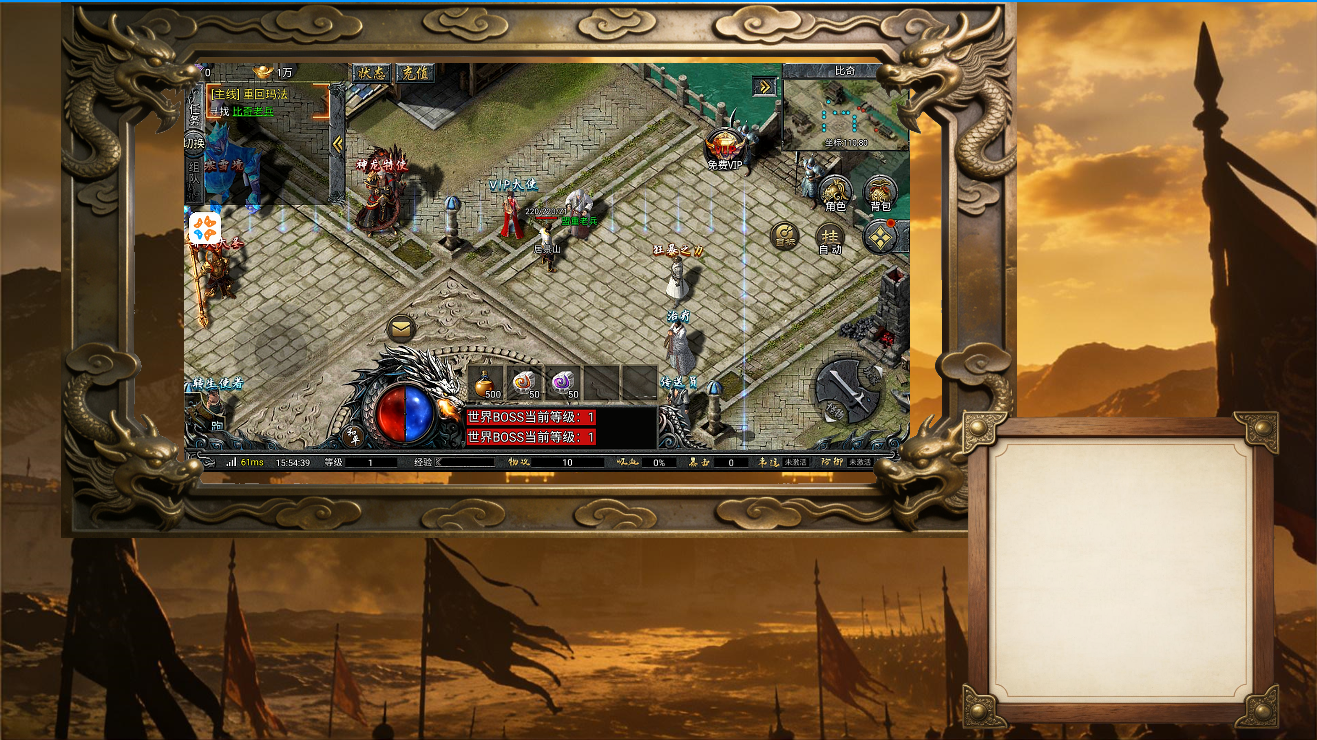Toggle 挂 自动 auto-battle
The height and width of the screenshot is (740, 1317).
830,238
